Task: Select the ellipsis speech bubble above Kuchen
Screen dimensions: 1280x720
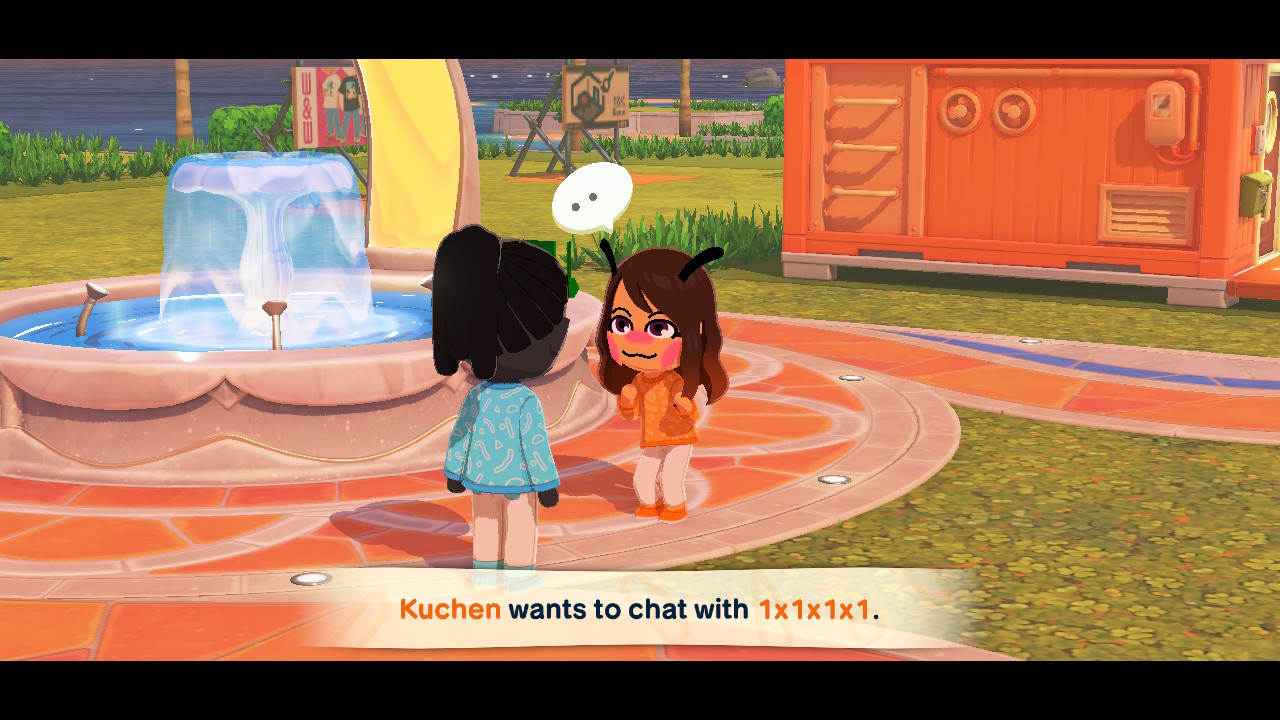Action: click(x=592, y=198)
